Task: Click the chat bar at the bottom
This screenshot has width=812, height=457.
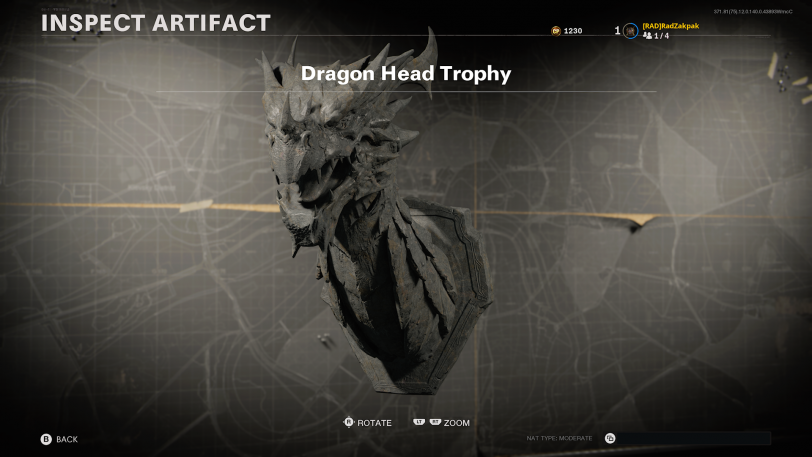Action: point(692,438)
